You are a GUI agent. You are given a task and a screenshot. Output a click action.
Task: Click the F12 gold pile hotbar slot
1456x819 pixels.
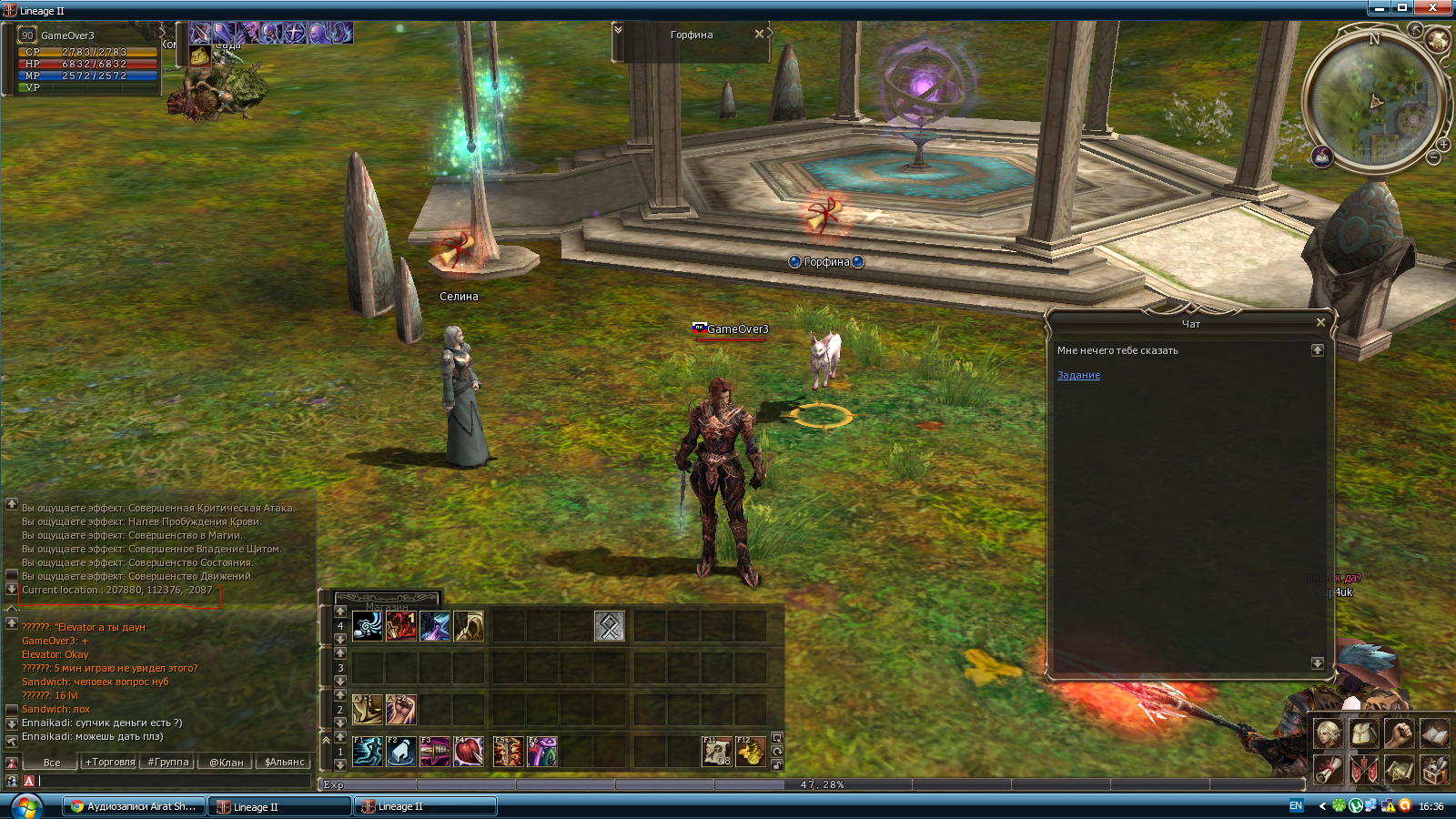pos(751,752)
